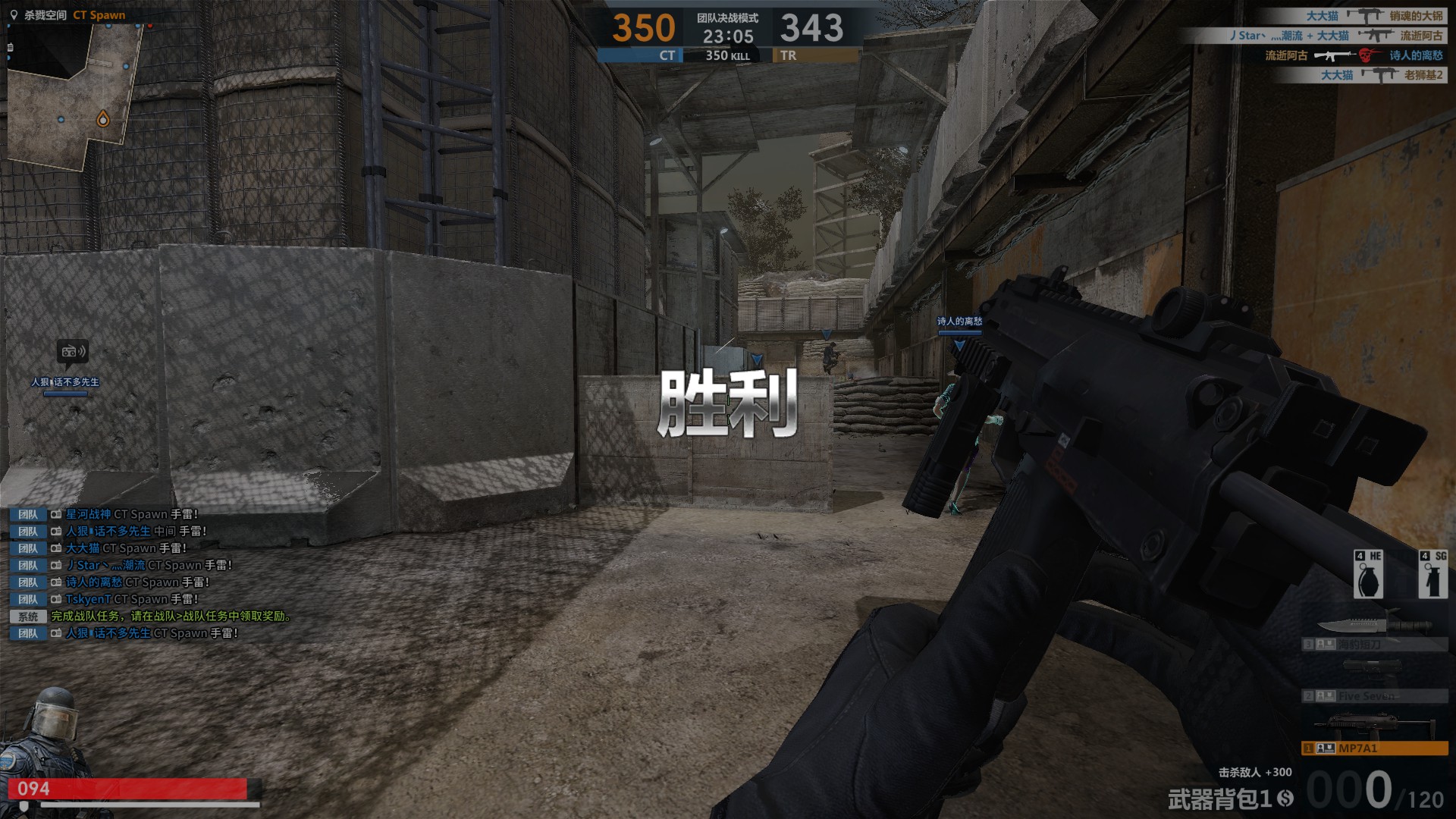Switch to the Five Seven pistol slot
Screen dimensions: 1456x819
[1374, 695]
